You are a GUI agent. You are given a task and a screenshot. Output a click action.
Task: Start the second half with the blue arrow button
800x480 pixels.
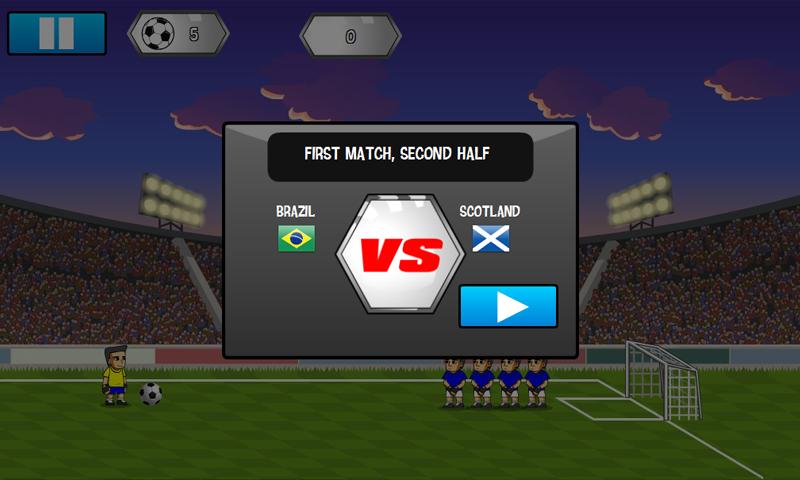click(508, 306)
